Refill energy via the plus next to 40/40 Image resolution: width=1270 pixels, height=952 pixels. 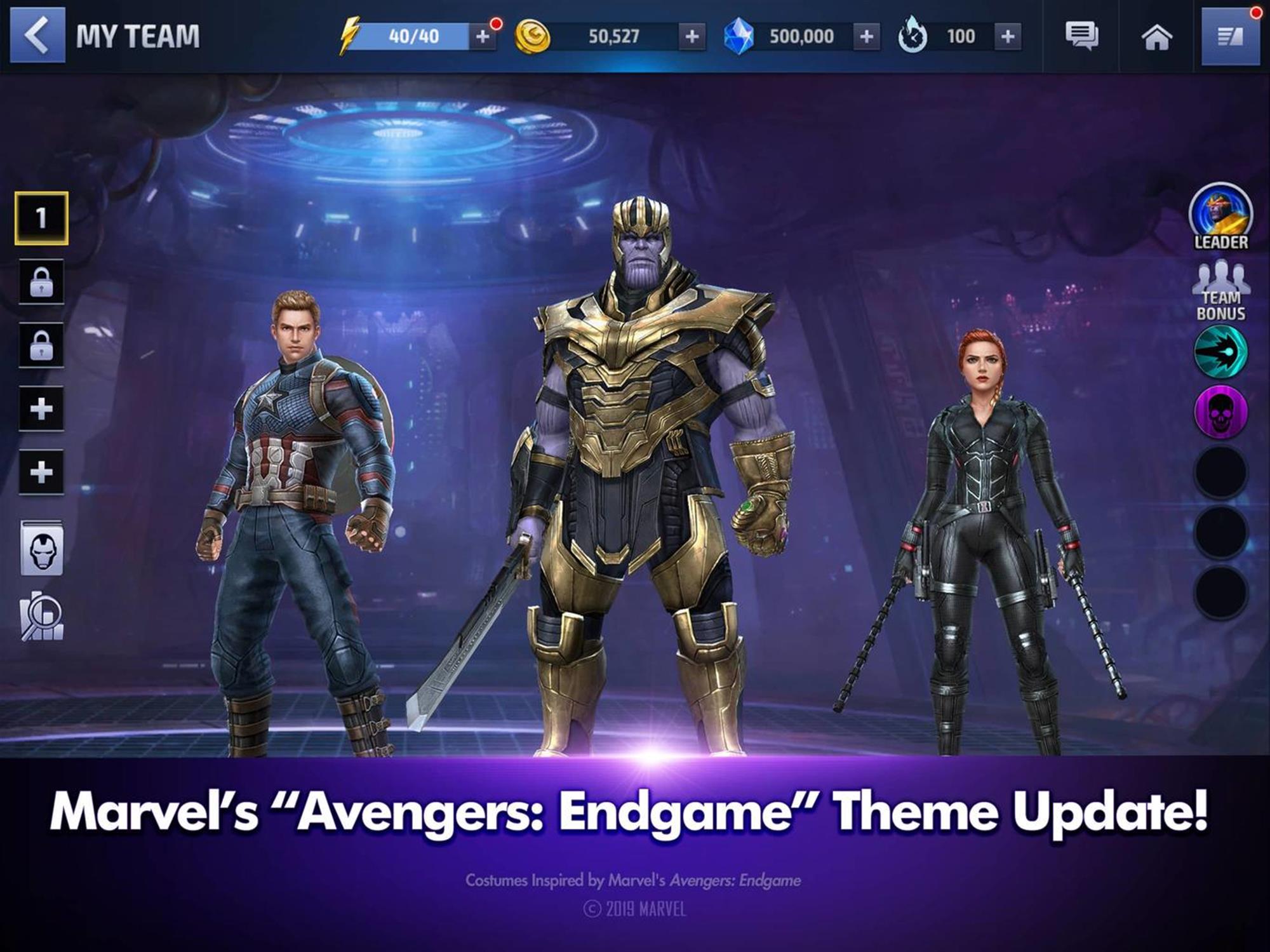[484, 36]
